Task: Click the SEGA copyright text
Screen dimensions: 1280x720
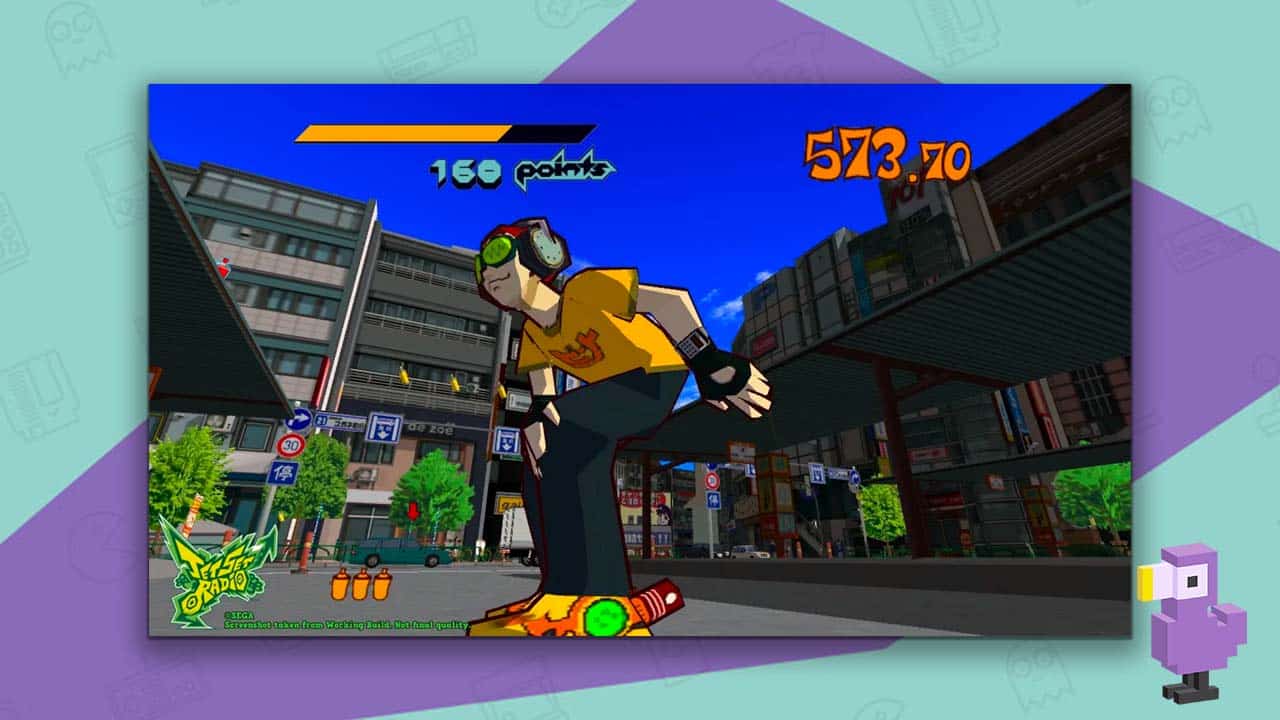Action: pyautogui.click(x=238, y=615)
